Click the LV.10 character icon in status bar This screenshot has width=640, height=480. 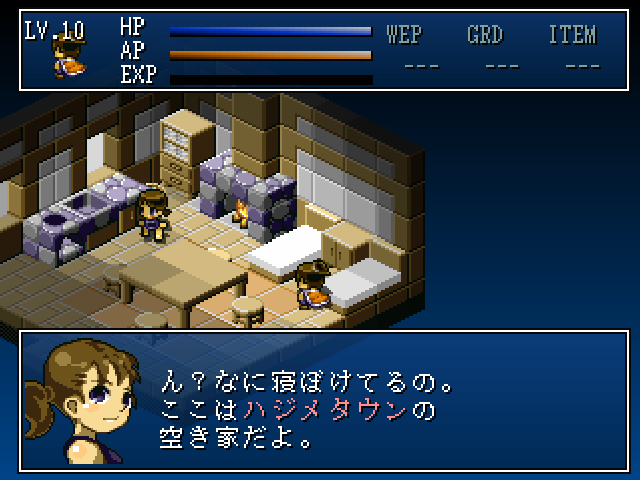68,58
